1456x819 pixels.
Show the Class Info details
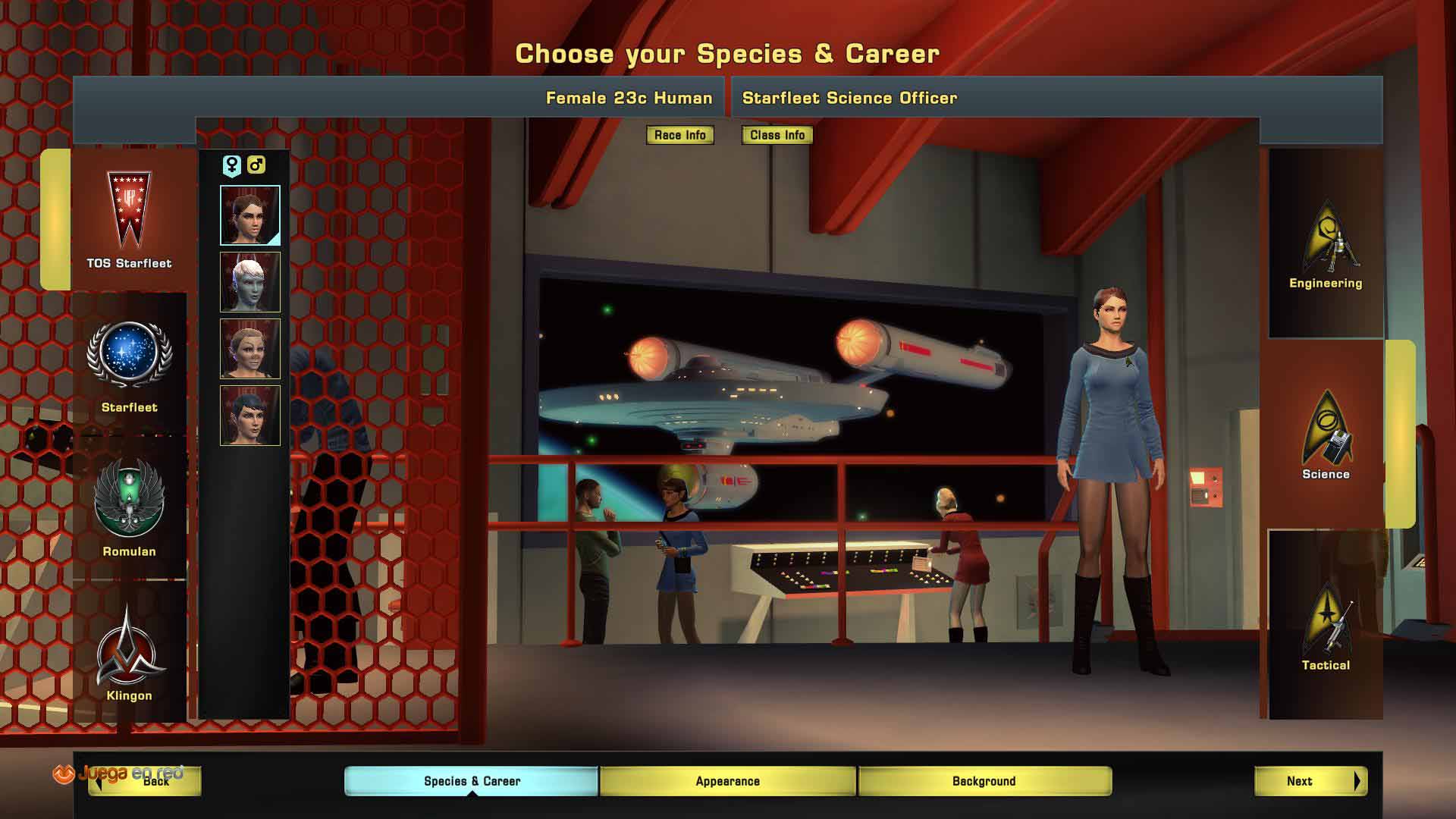pos(777,135)
